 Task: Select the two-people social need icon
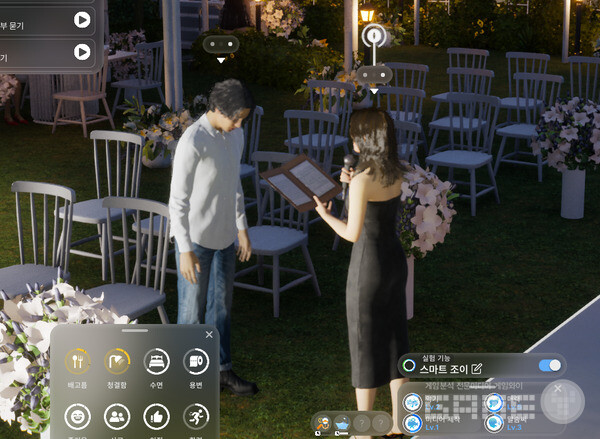(x=117, y=416)
